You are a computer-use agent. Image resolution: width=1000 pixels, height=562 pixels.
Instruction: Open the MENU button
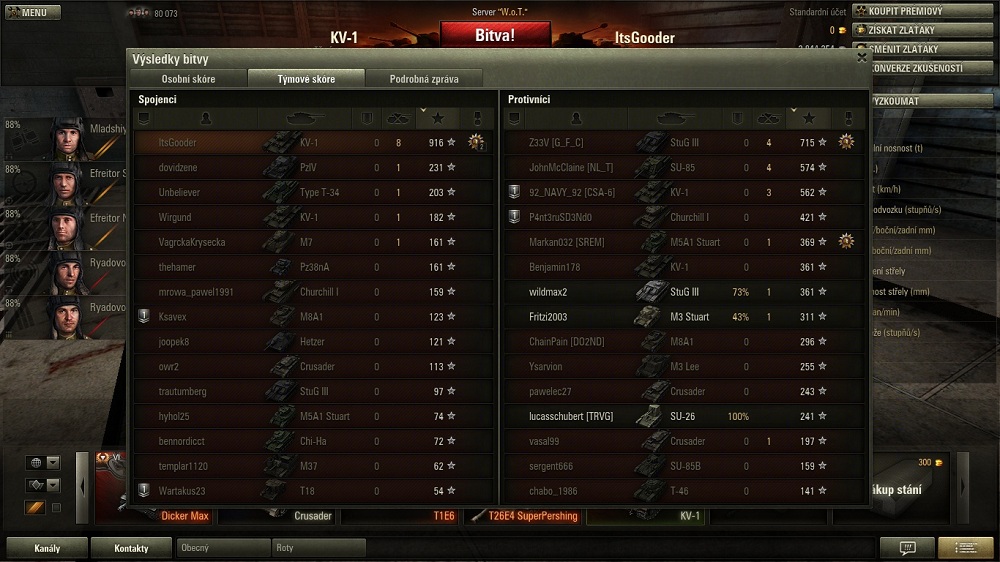31,13
